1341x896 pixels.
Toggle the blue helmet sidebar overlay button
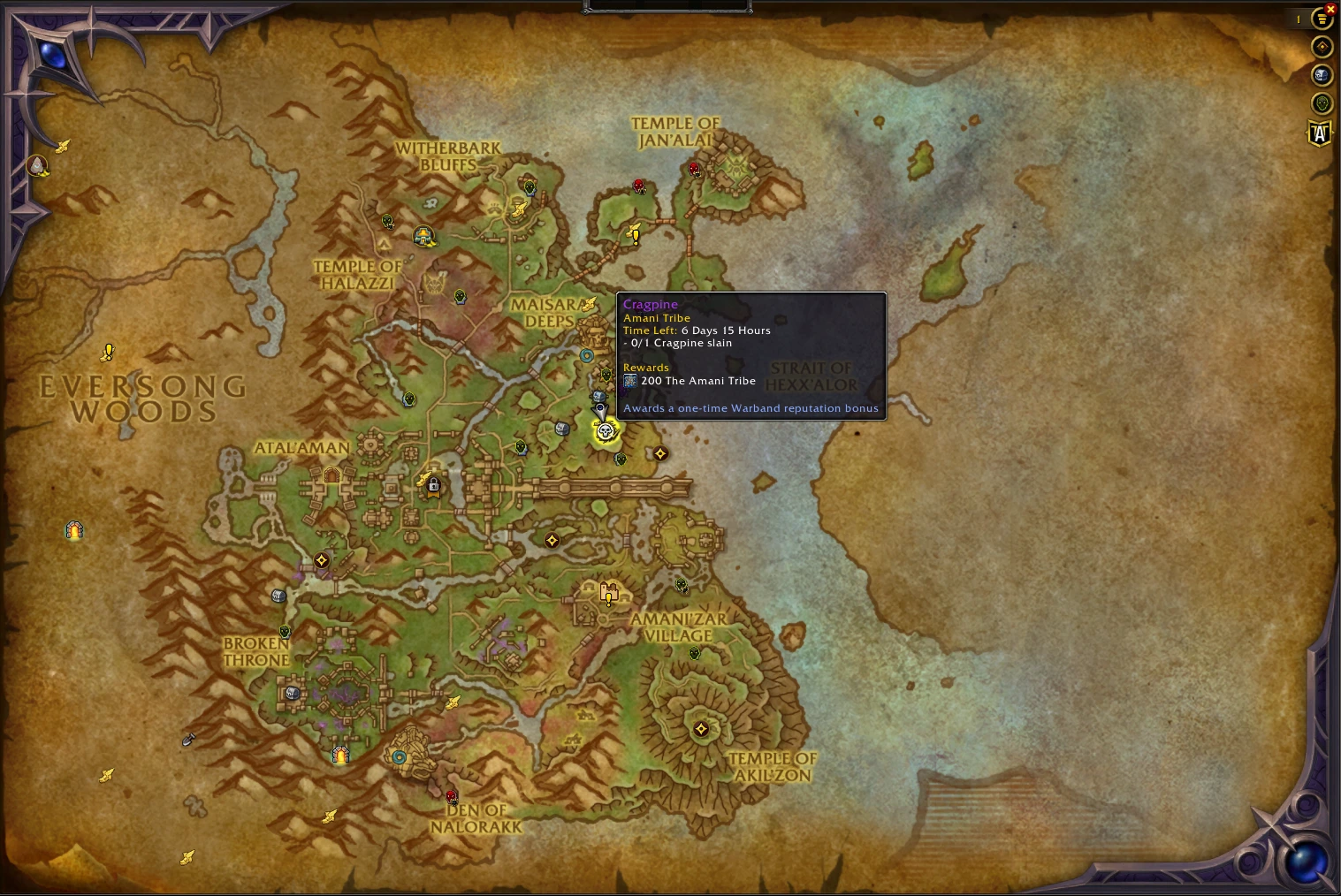click(1322, 76)
